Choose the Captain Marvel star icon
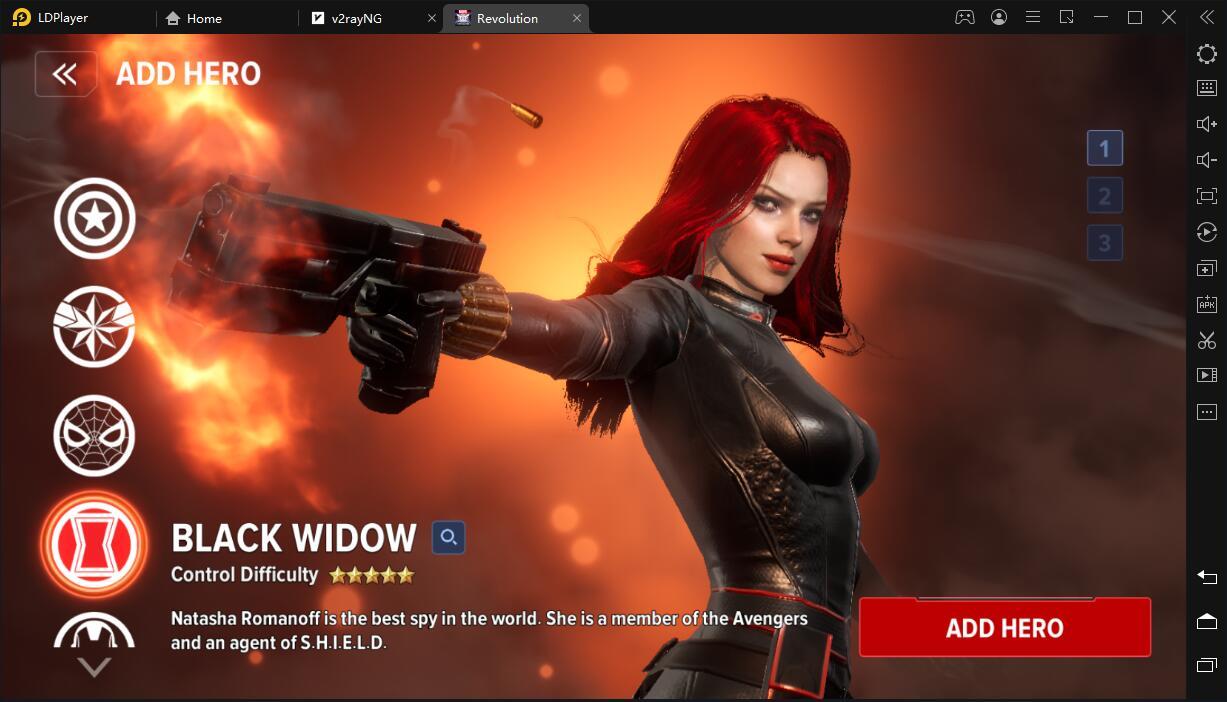 click(94, 326)
